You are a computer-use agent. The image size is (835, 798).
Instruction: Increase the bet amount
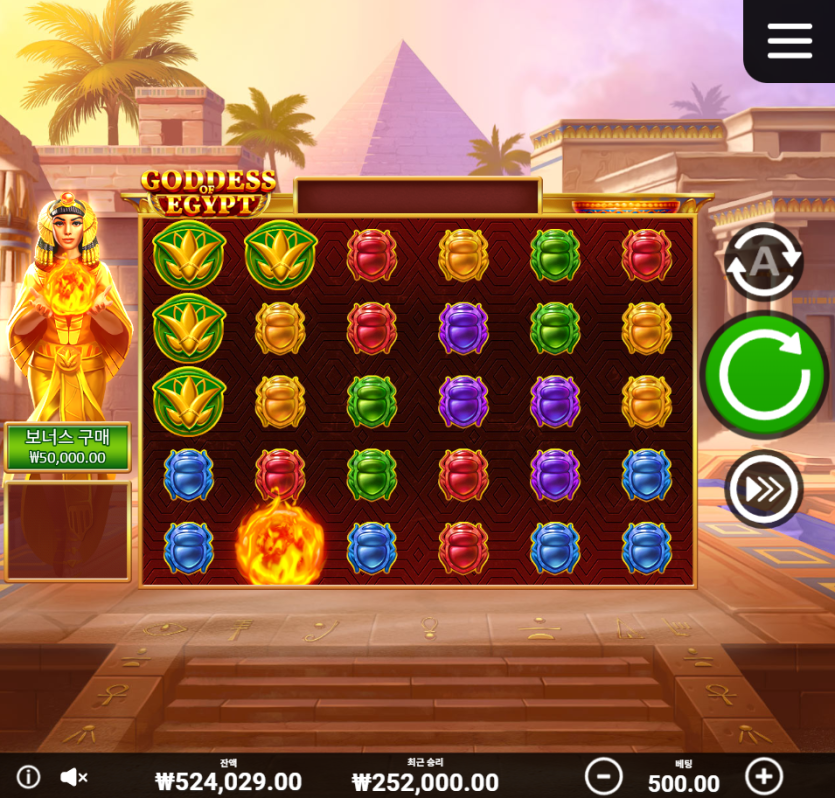tap(764, 776)
